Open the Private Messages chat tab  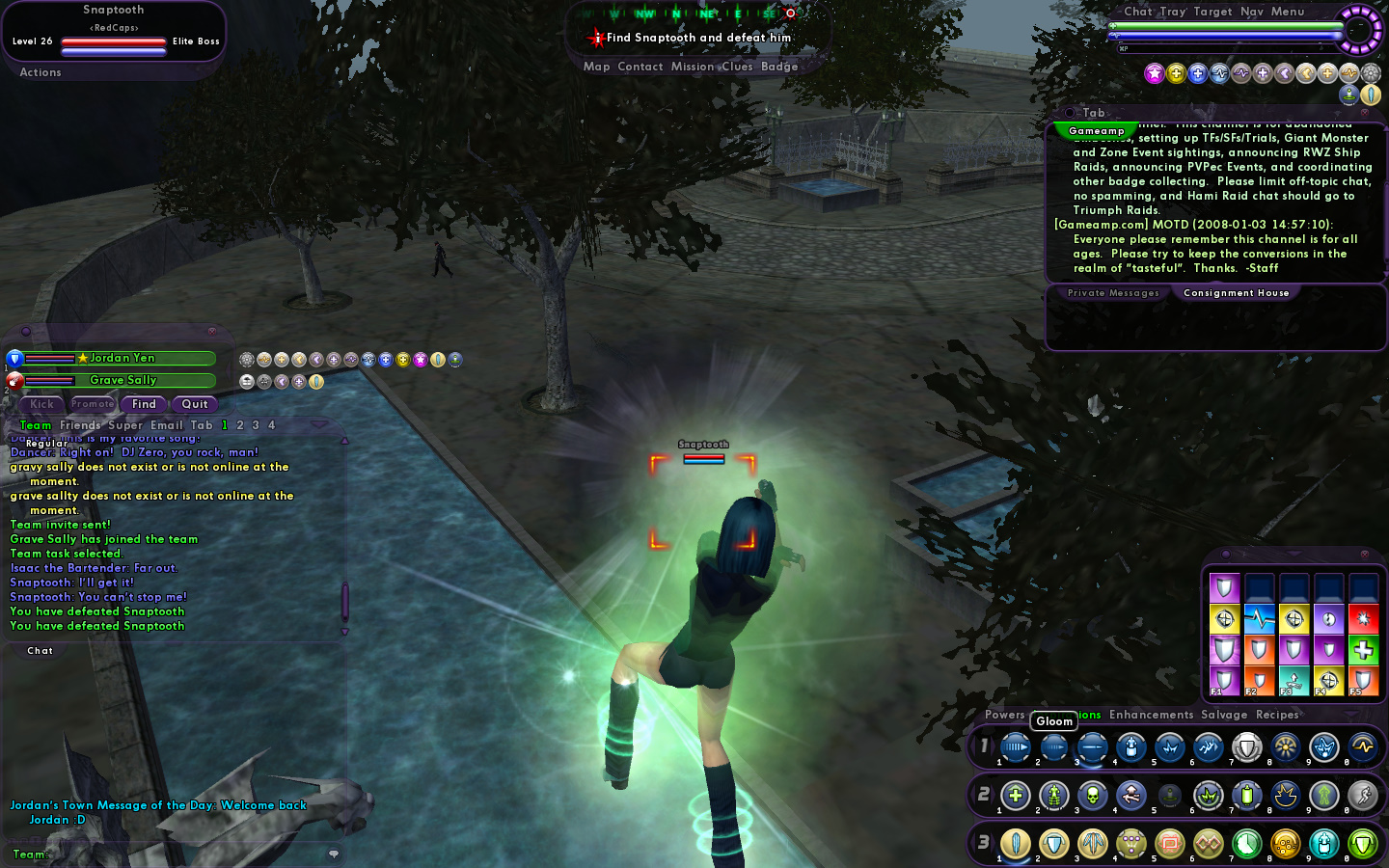(x=1113, y=293)
